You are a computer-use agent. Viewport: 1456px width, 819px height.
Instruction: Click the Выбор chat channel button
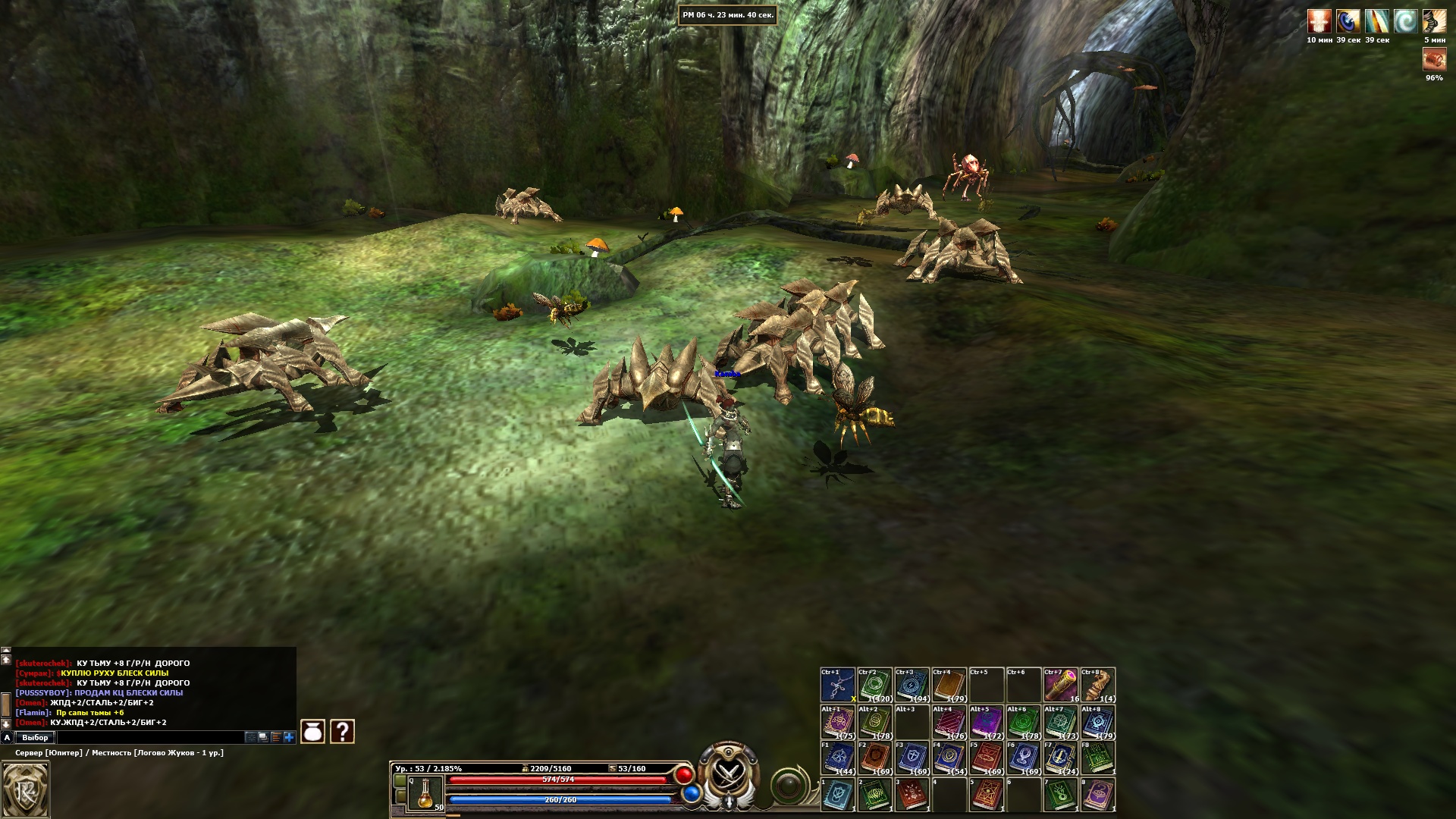(x=35, y=737)
